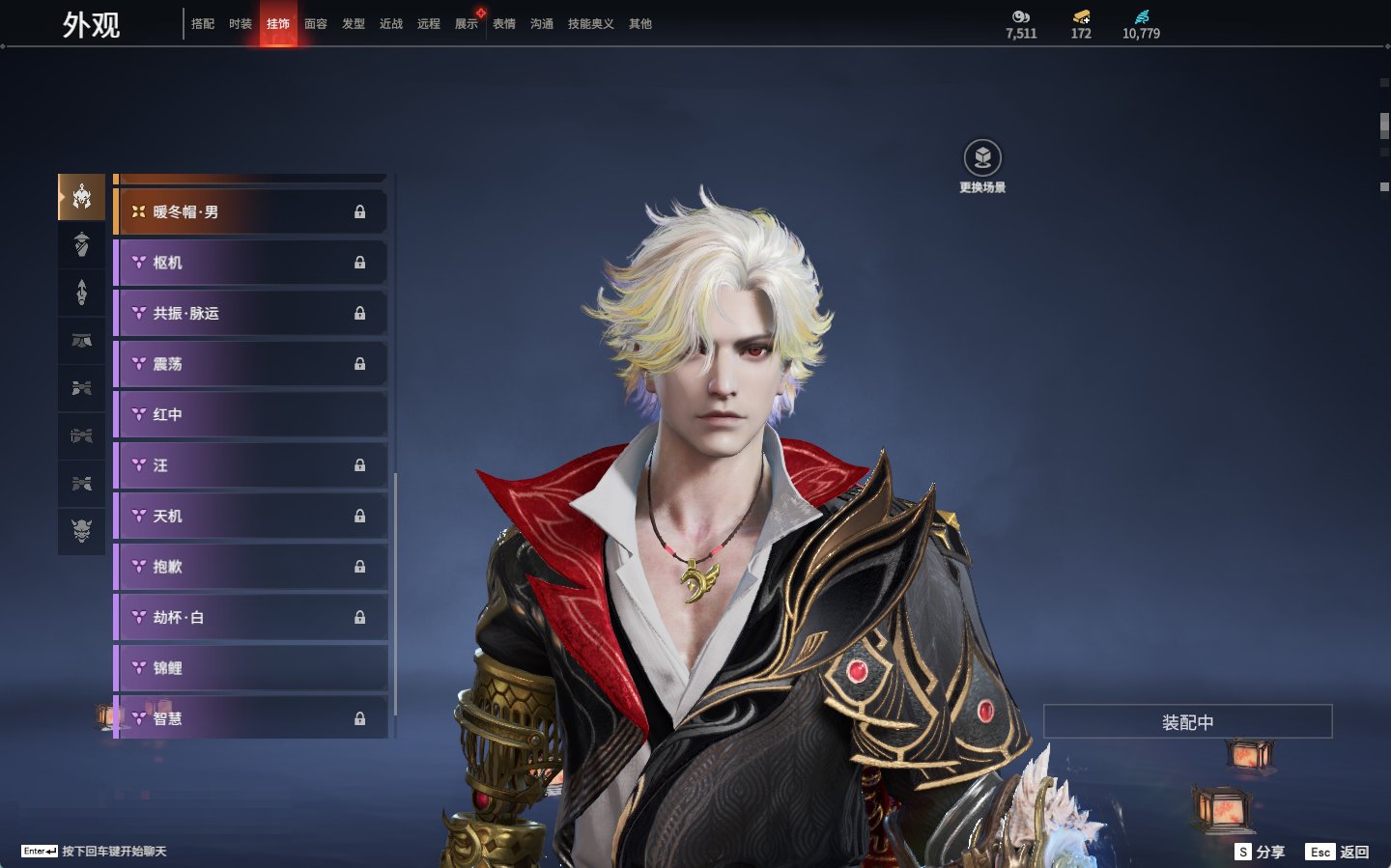Open the 搭配 tab
Screen dimensions: 1391x868
[x=203, y=24]
